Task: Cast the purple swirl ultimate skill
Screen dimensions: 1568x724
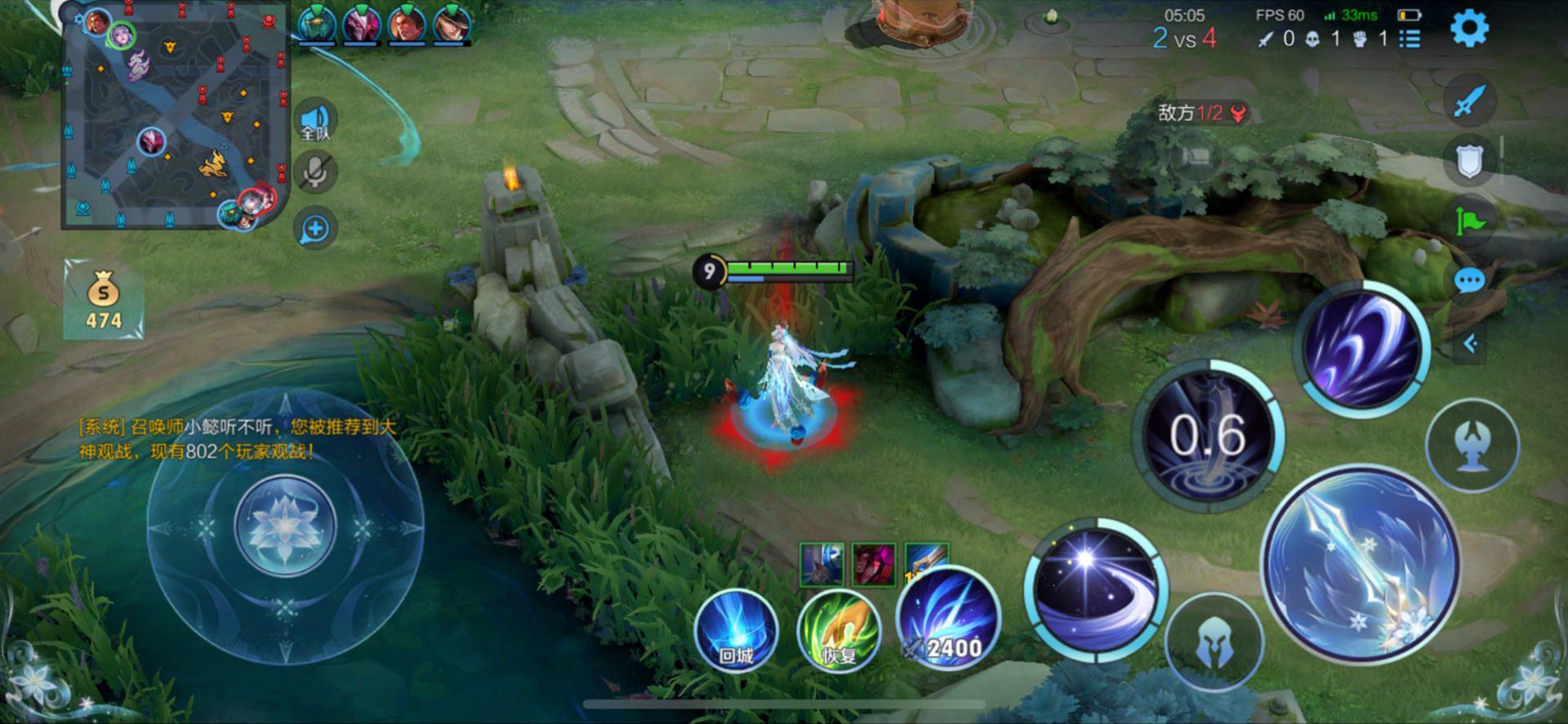Action: (x=1361, y=347)
